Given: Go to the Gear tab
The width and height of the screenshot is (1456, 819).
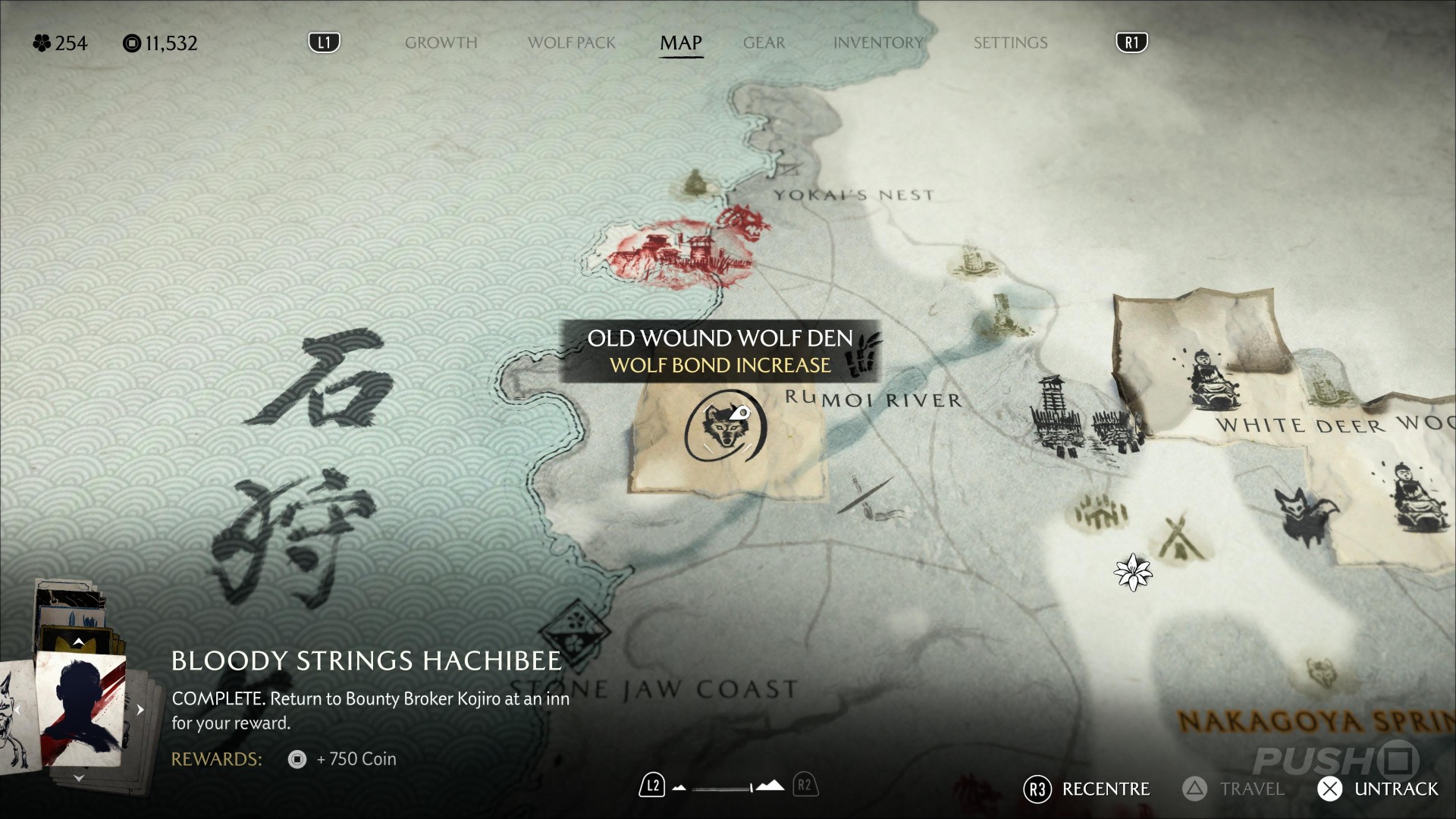Looking at the screenshot, I should tap(764, 42).
